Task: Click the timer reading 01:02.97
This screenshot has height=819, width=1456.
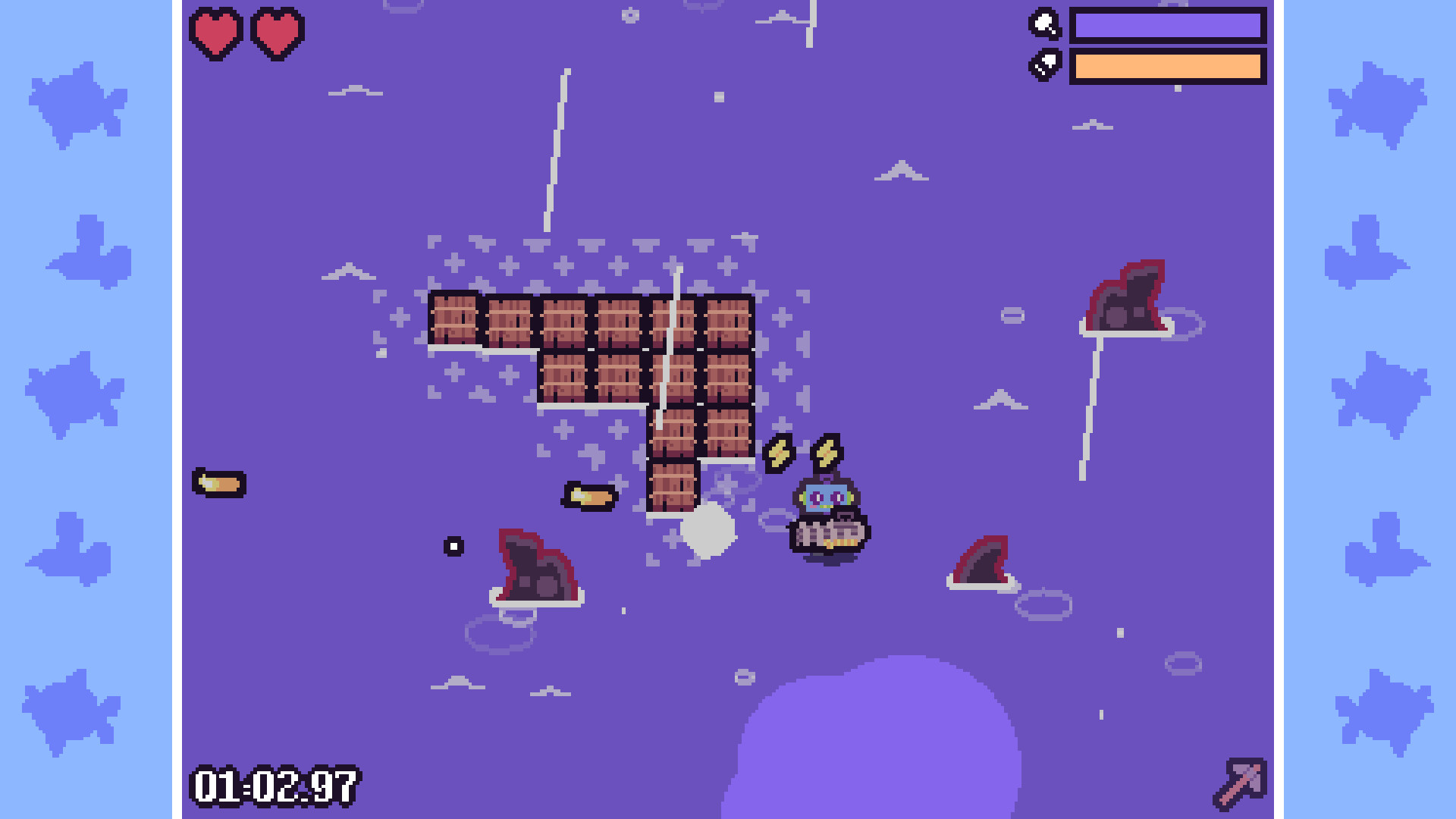Action: [276, 786]
